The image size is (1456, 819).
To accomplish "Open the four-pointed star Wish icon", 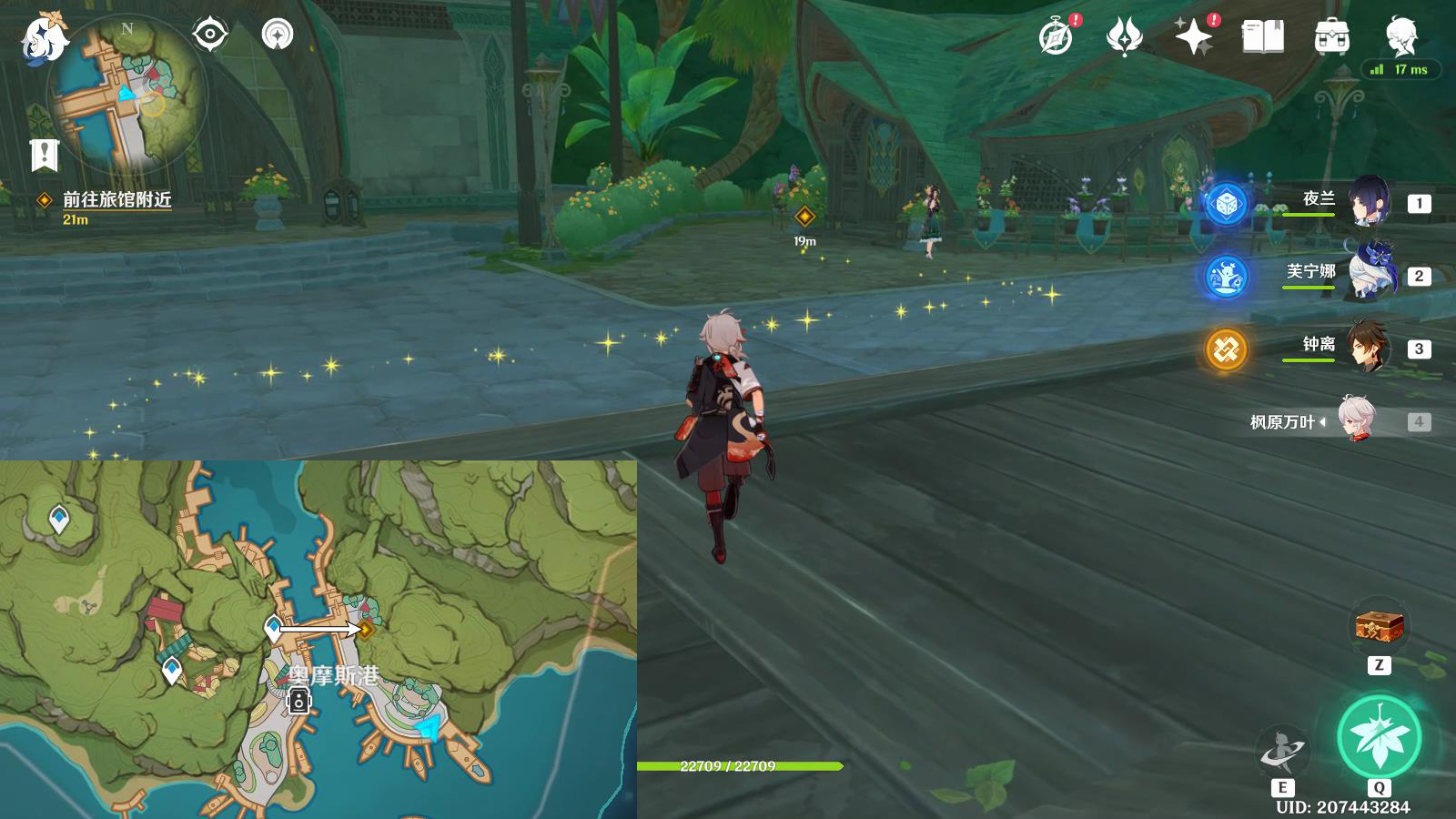I will tap(1193, 37).
